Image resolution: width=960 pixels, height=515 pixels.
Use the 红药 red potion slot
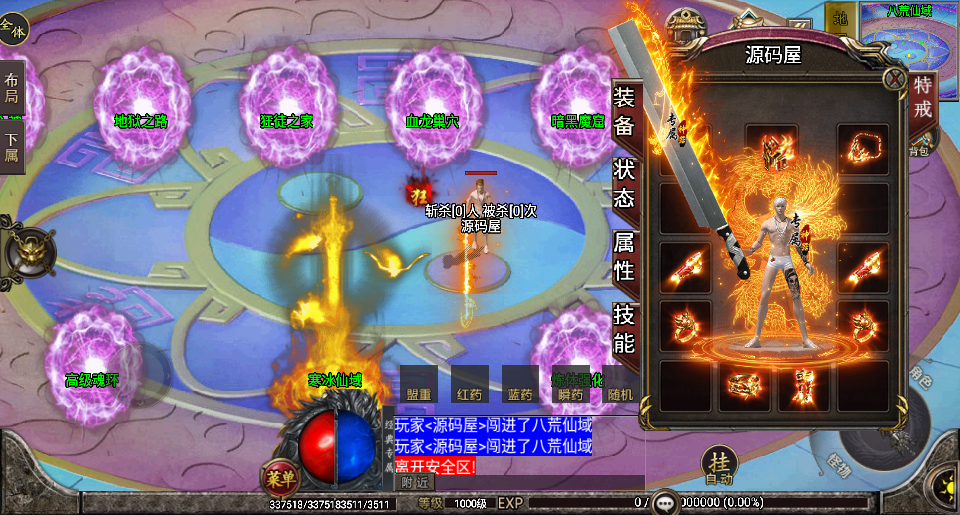point(469,385)
